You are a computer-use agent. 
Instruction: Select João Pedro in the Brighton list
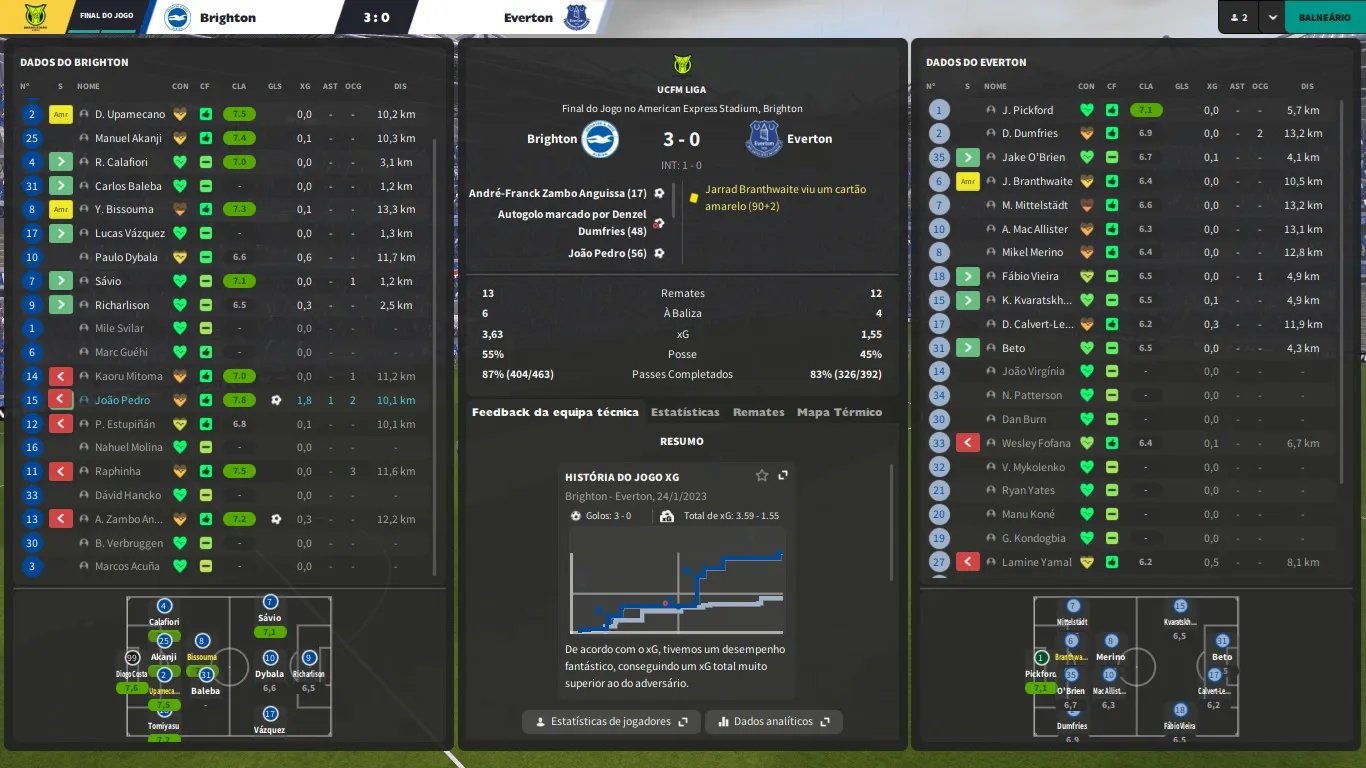coord(122,400)
